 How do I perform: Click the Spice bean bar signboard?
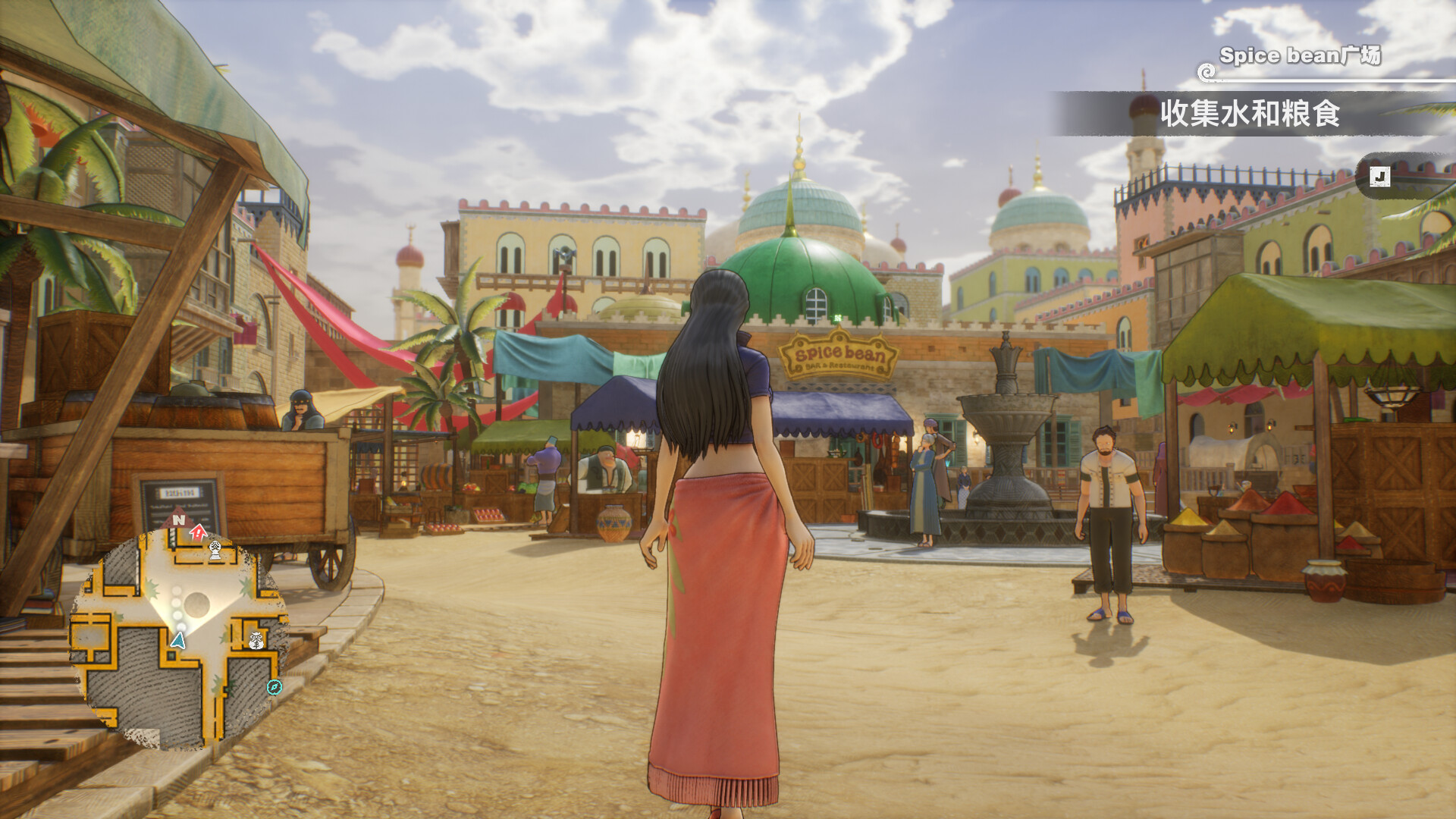tap(838, 353)
